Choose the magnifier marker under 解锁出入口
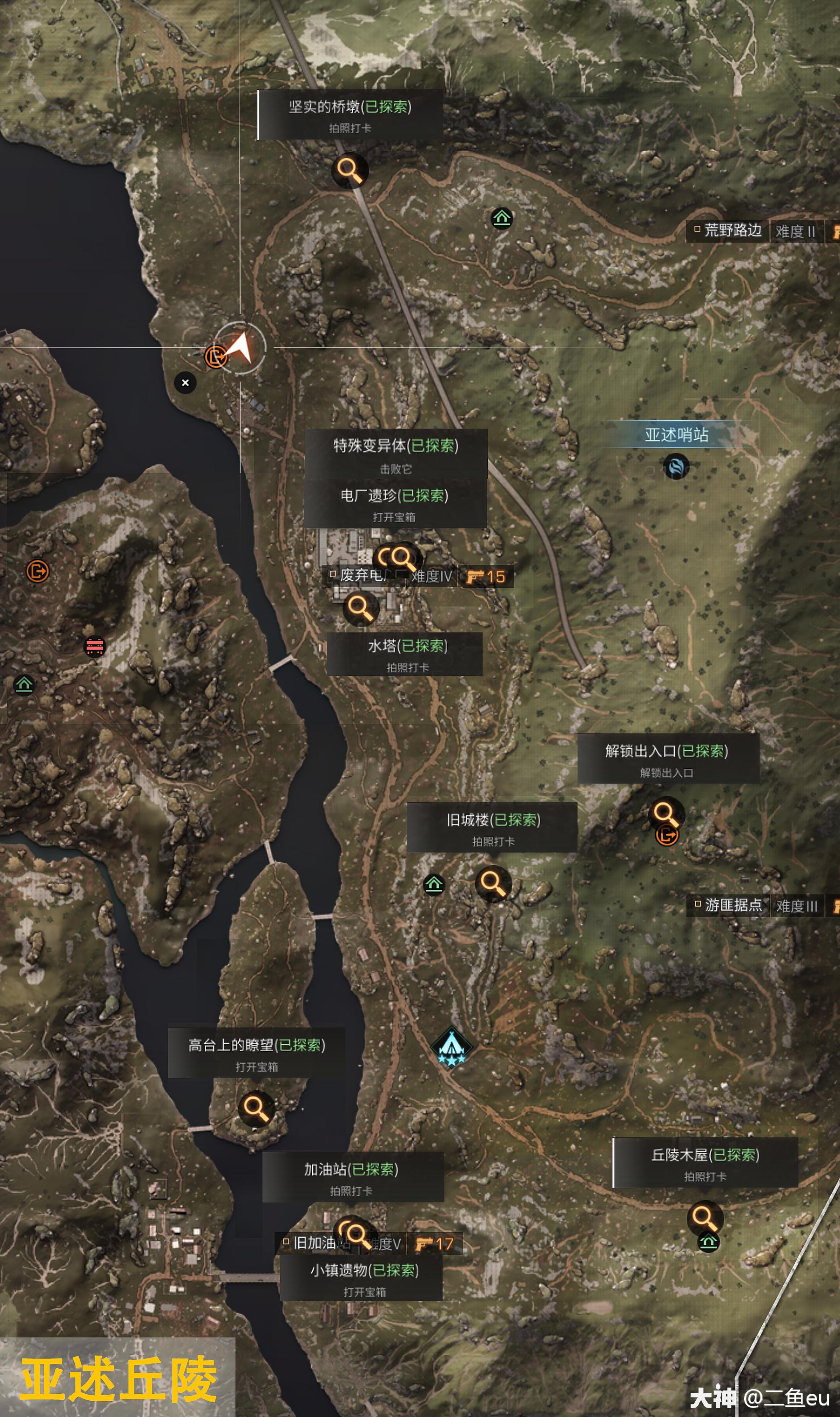Viewport: 840px width, 1417px height. click(665, 814)
